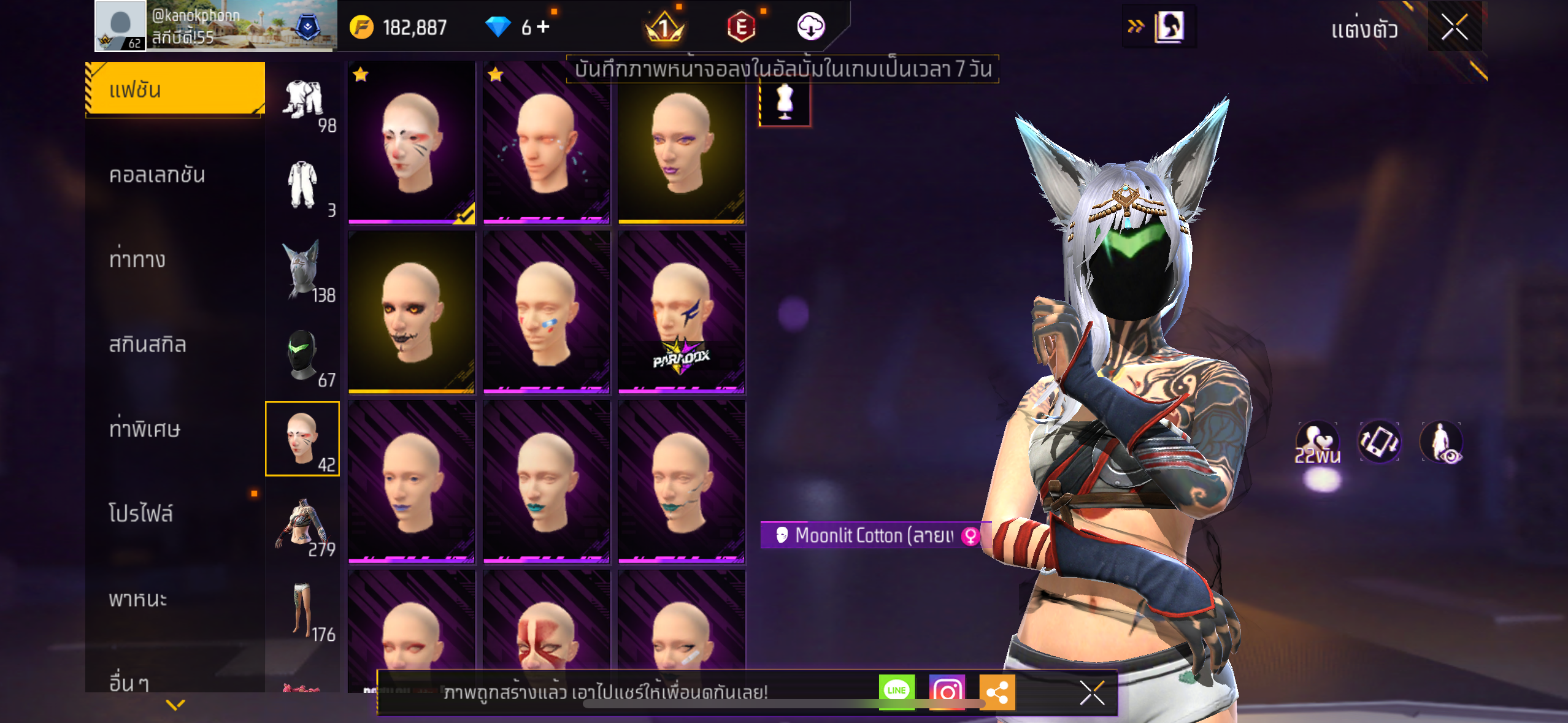This screenshot has width=1568, height=723.
Task: Equip the bandage face paint
Action: (546, 312)
